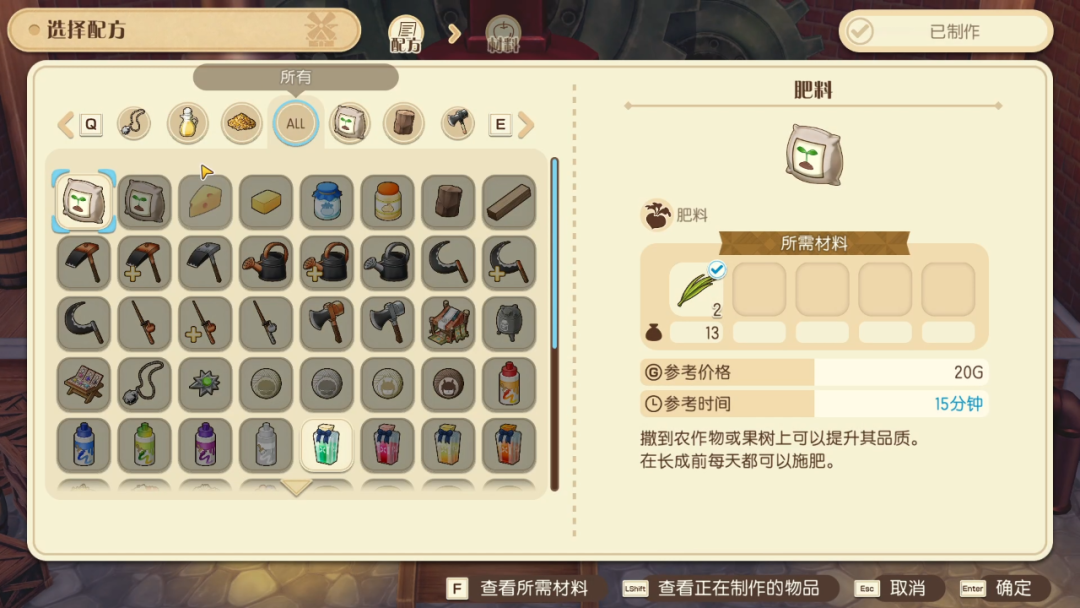
Task: Switch to the fertilizer bag category tab
Action: pyautogui.click(x=350, y=124)
